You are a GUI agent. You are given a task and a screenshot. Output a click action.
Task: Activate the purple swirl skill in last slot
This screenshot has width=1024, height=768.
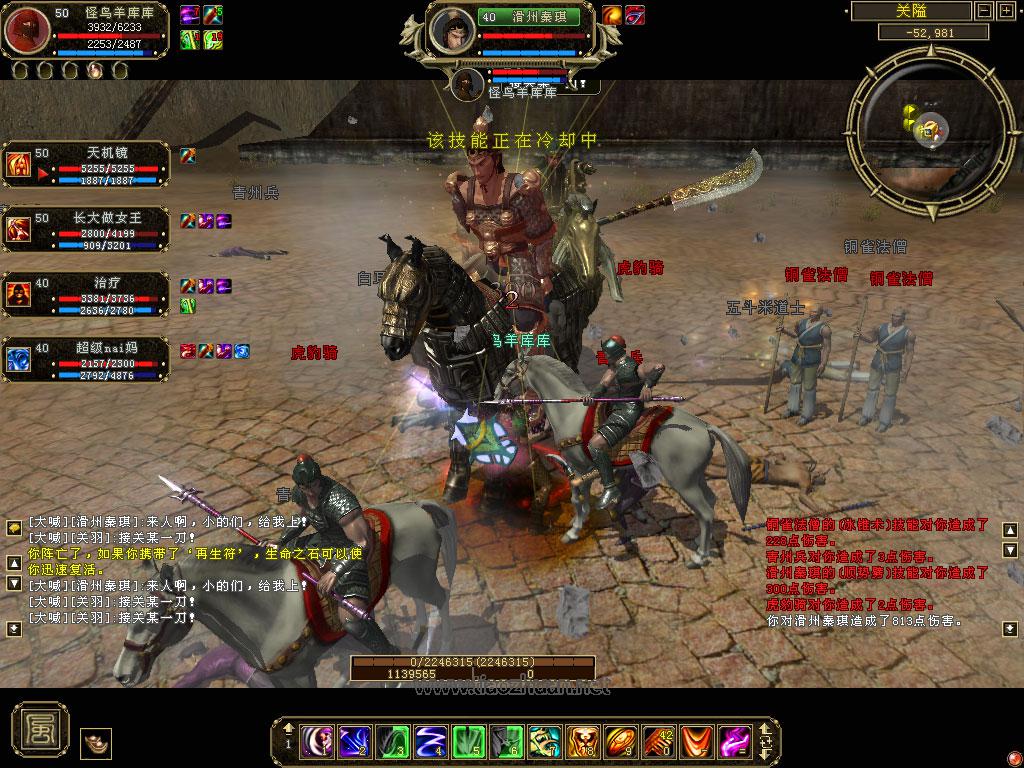point(733,741)
